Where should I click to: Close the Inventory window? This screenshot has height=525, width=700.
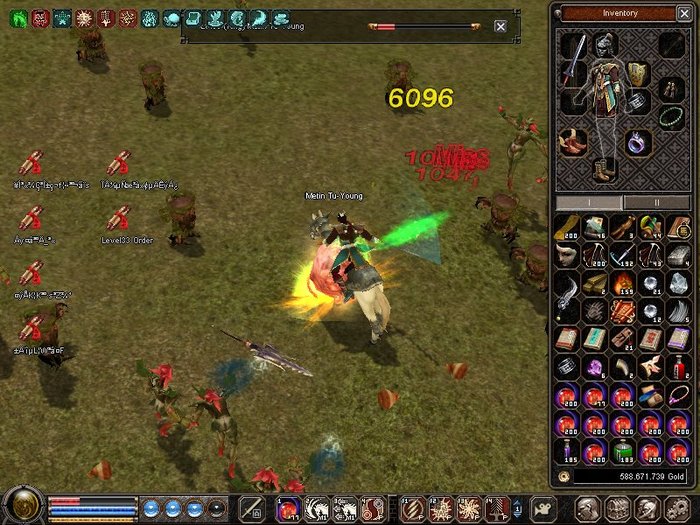pos(682,13)
